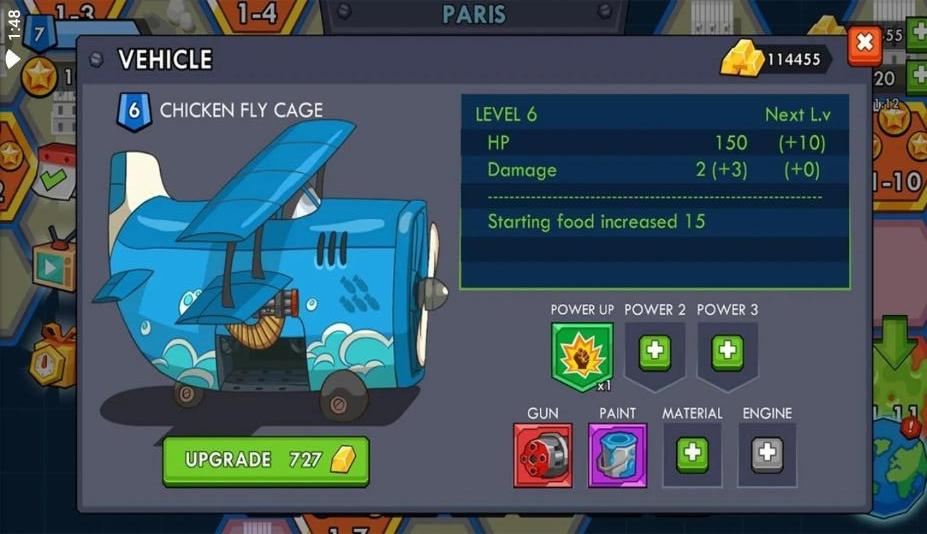Viewport: 927px width, 534px height.
Task: Close the Vehicle window
Action: tap(864, 44)
